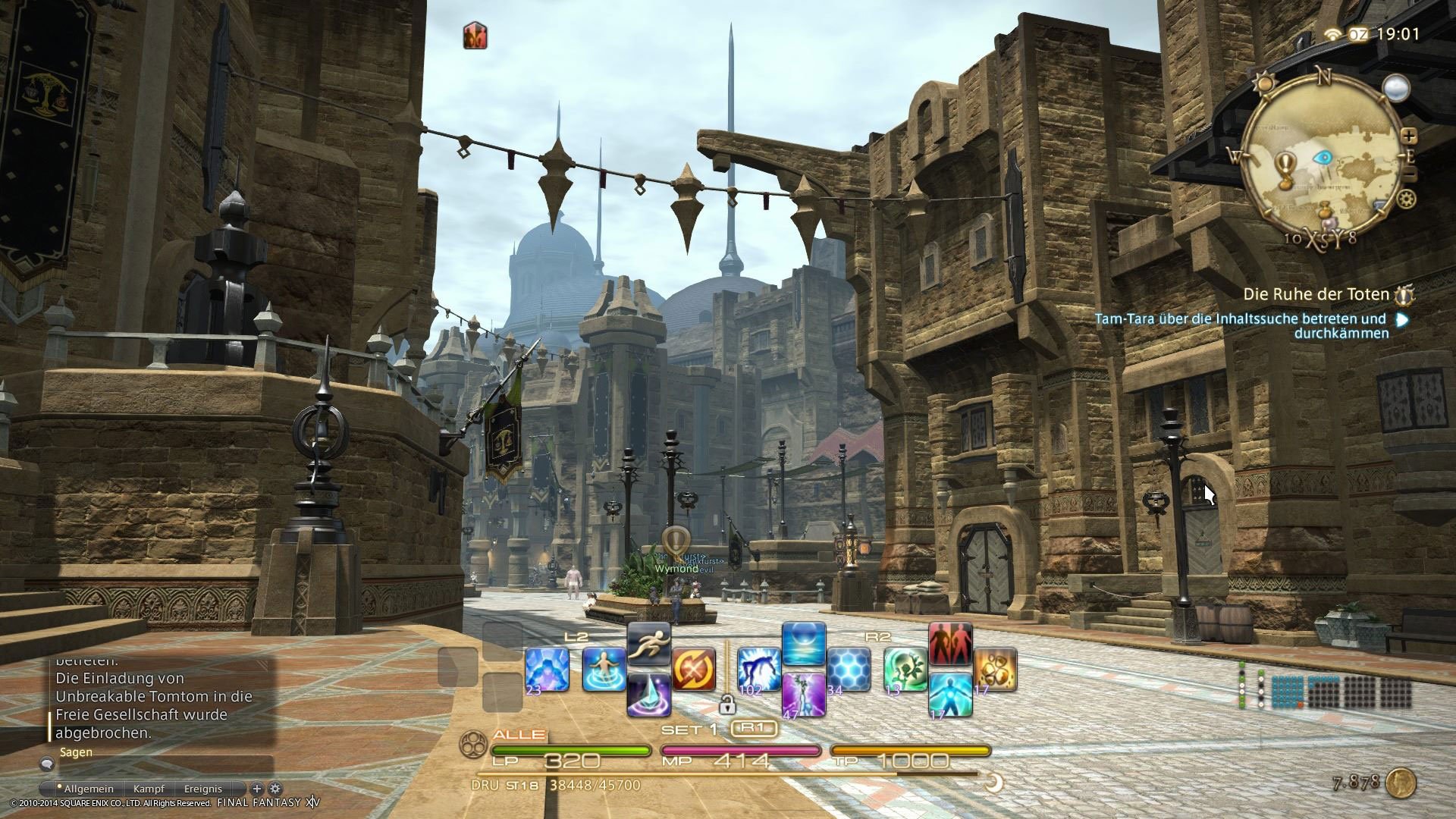Screen dimensions: 1456x819
Task: Zoom in the minimap with the plus button
Action: tap(1408, 138)
